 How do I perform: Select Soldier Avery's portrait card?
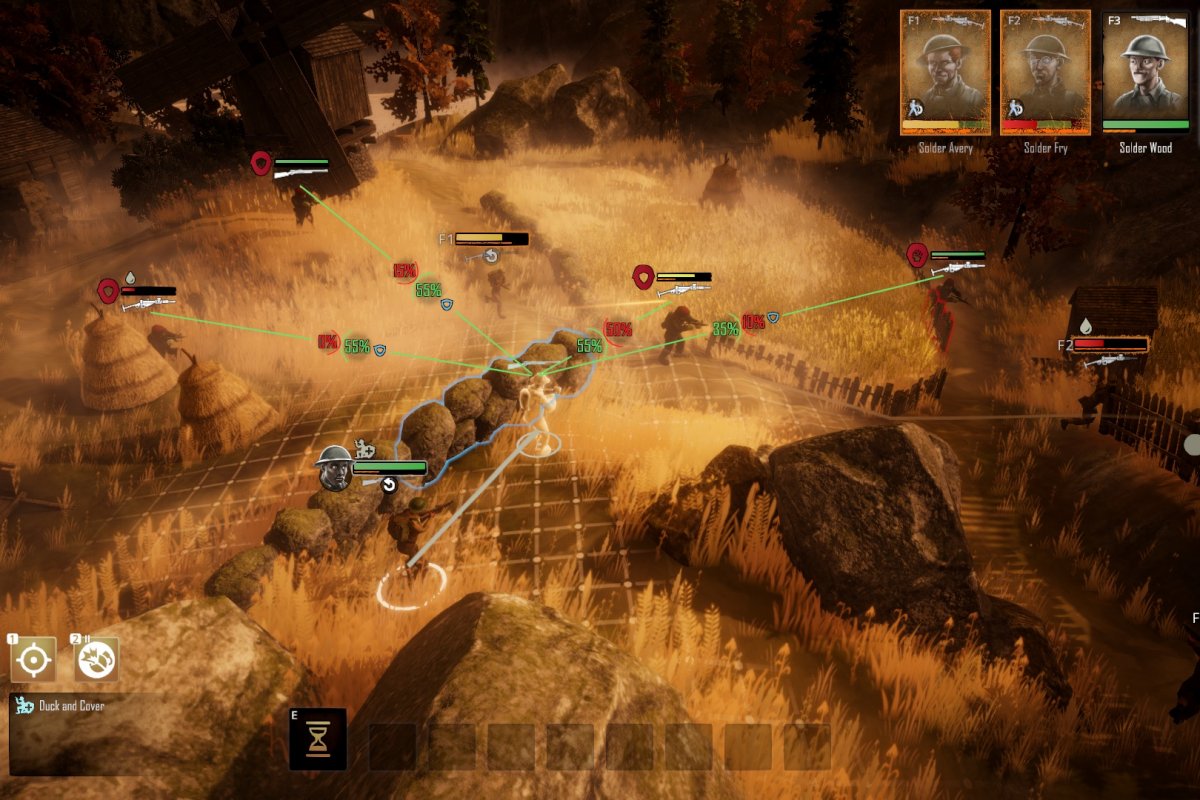[945, 72]
